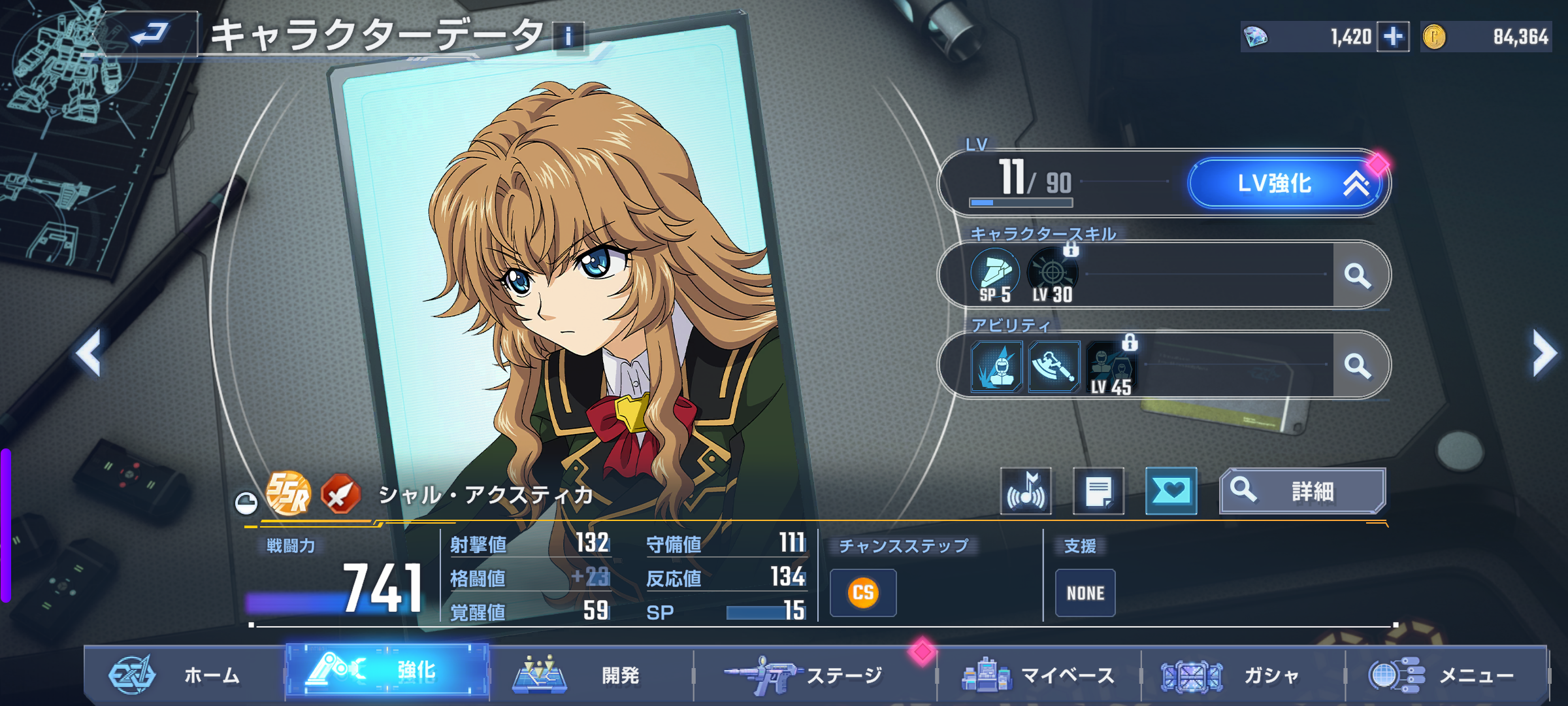Show the next character with right arrow
The image size is (1568, 706).
pos(1544,353)
